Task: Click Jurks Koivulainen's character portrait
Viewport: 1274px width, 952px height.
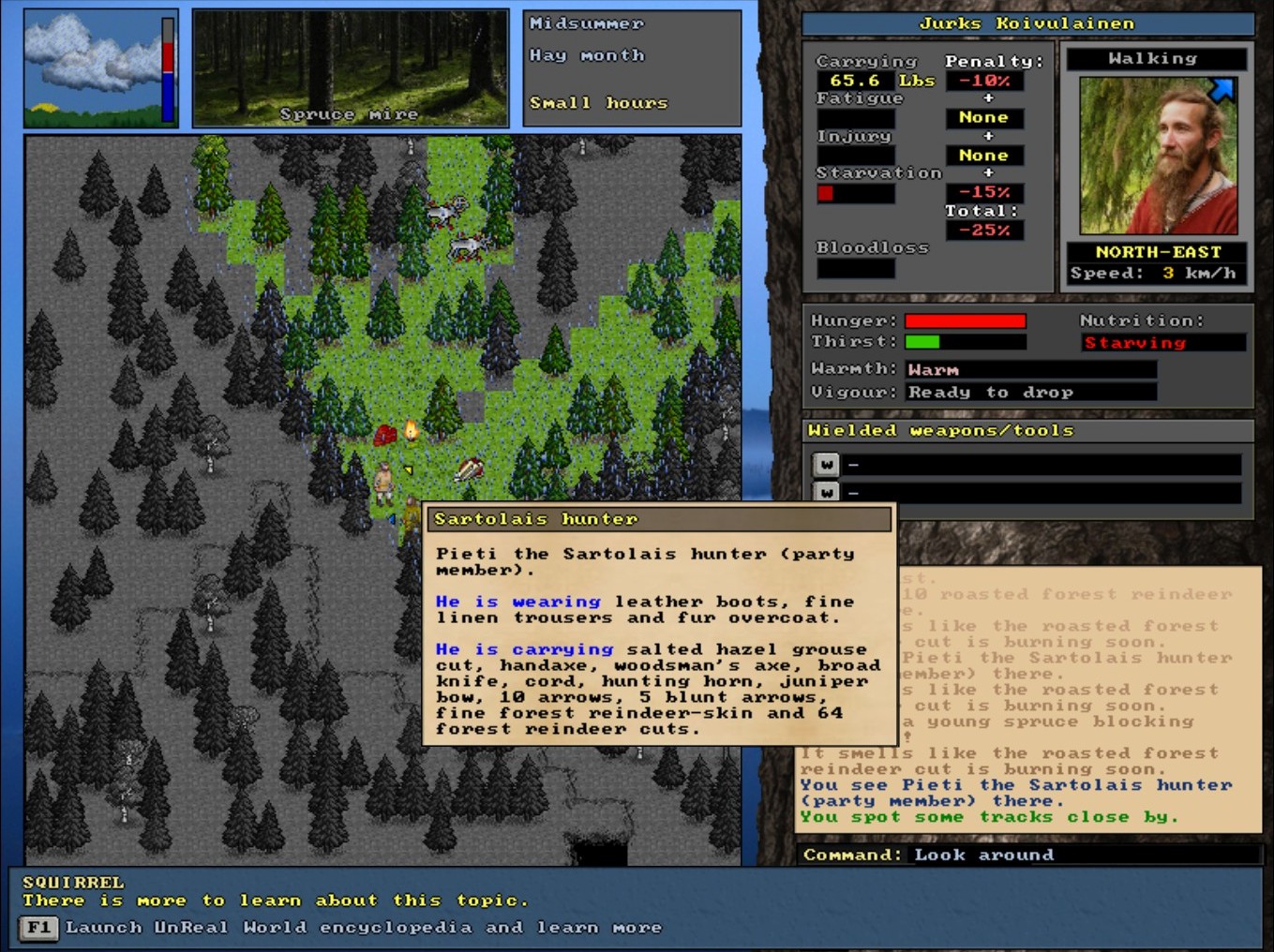Action: pyautogui.click(x=1158, y=156)
